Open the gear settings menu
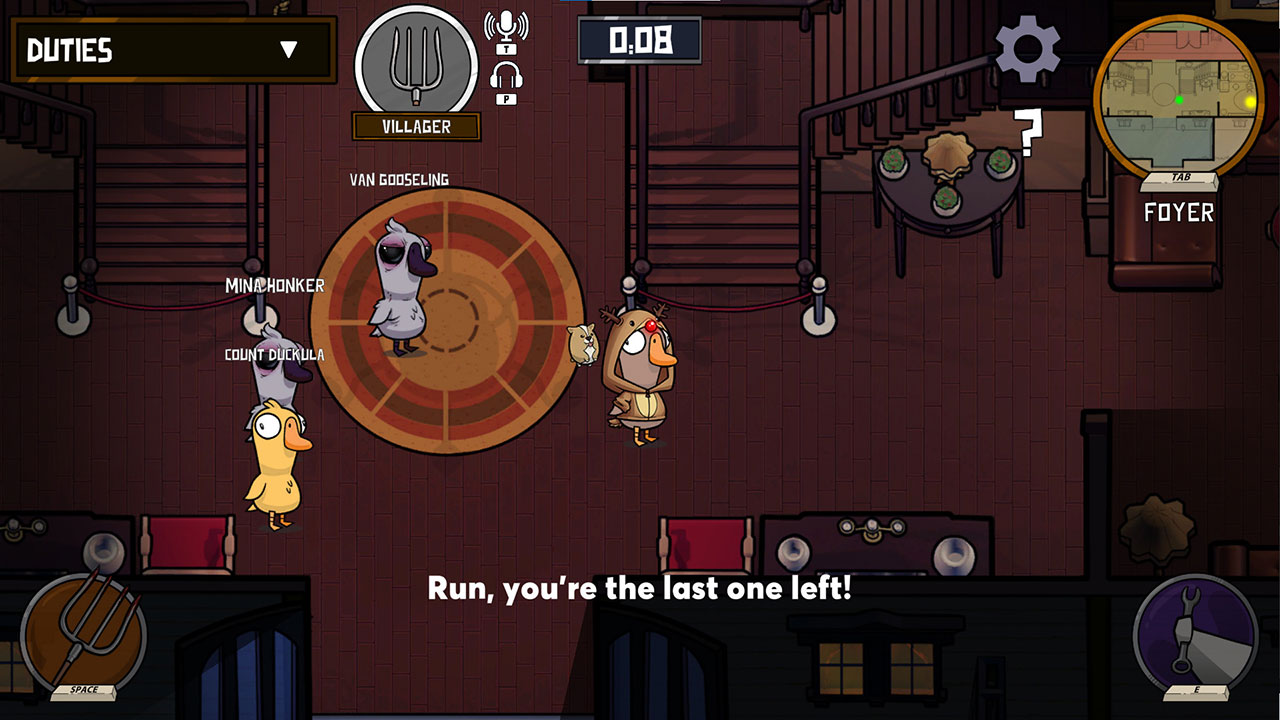Image resolution: width=1280 pixels, height=720 pixels. coord(1027,49)
